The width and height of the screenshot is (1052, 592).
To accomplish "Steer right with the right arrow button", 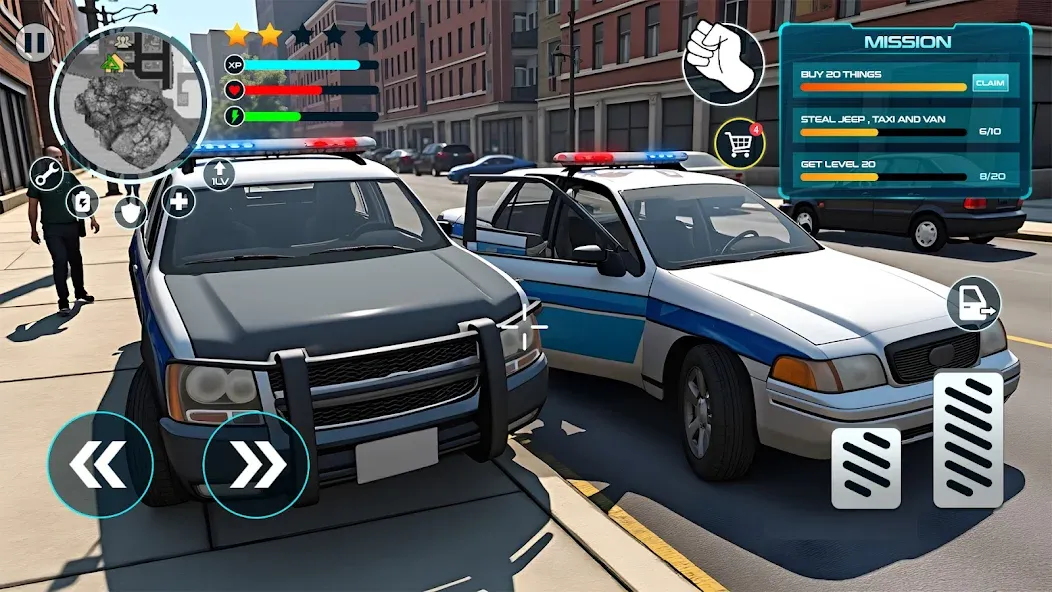I will click(255, 464).
